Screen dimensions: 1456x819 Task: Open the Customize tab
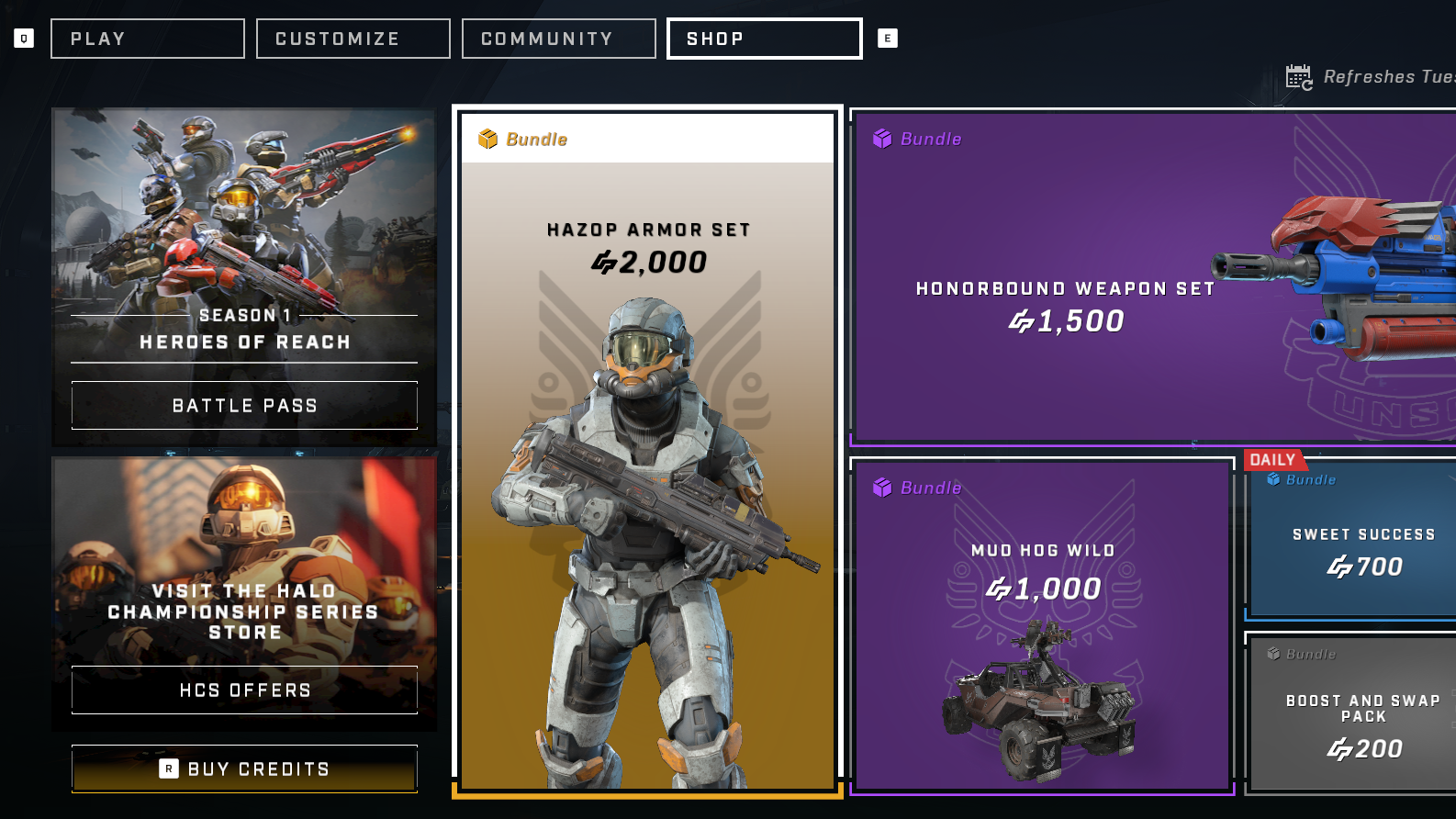(353, 39)
